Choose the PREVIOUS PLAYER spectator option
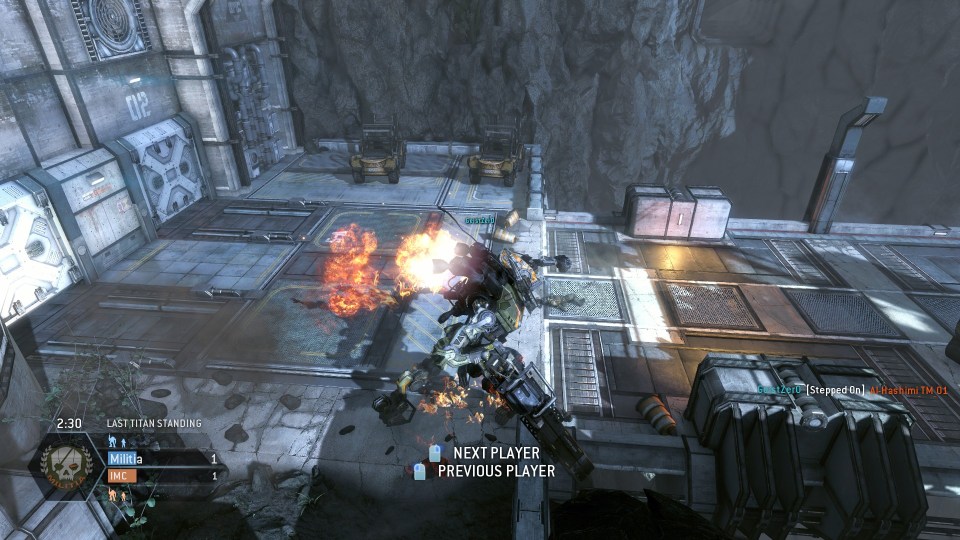Screen dimensions: 960x540 [495, 471]
